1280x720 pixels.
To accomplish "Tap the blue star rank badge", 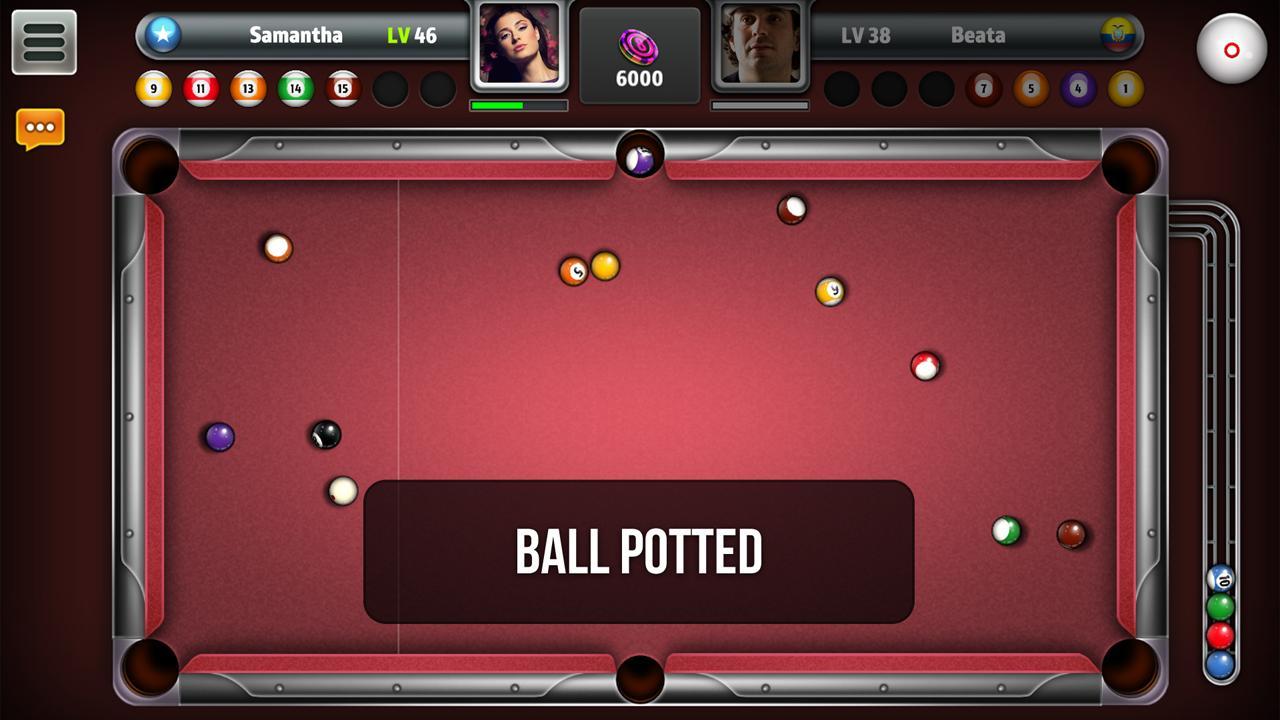I will tap(163, 35).
